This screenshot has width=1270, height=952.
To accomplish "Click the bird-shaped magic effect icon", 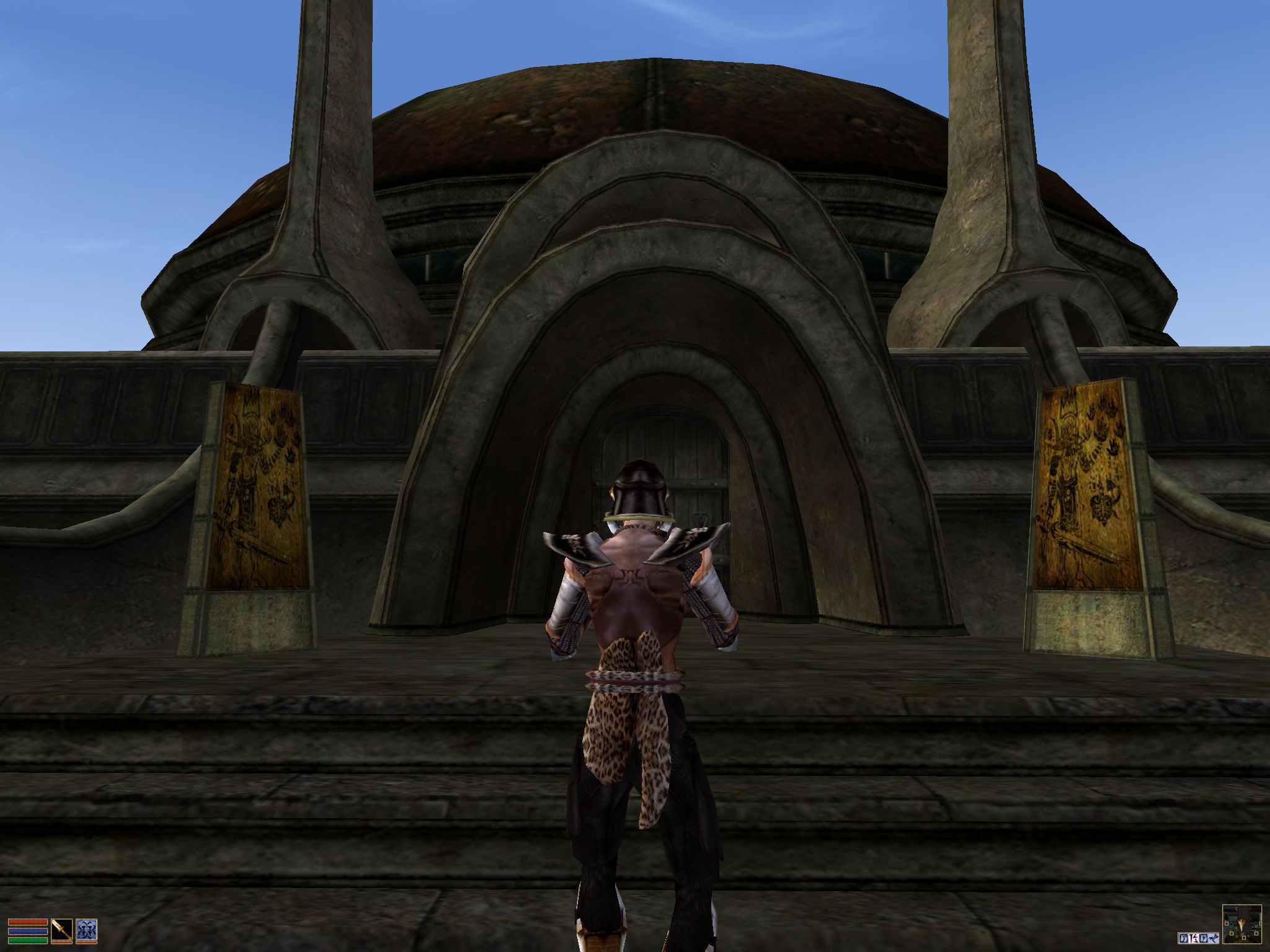I will [1214, 938].
